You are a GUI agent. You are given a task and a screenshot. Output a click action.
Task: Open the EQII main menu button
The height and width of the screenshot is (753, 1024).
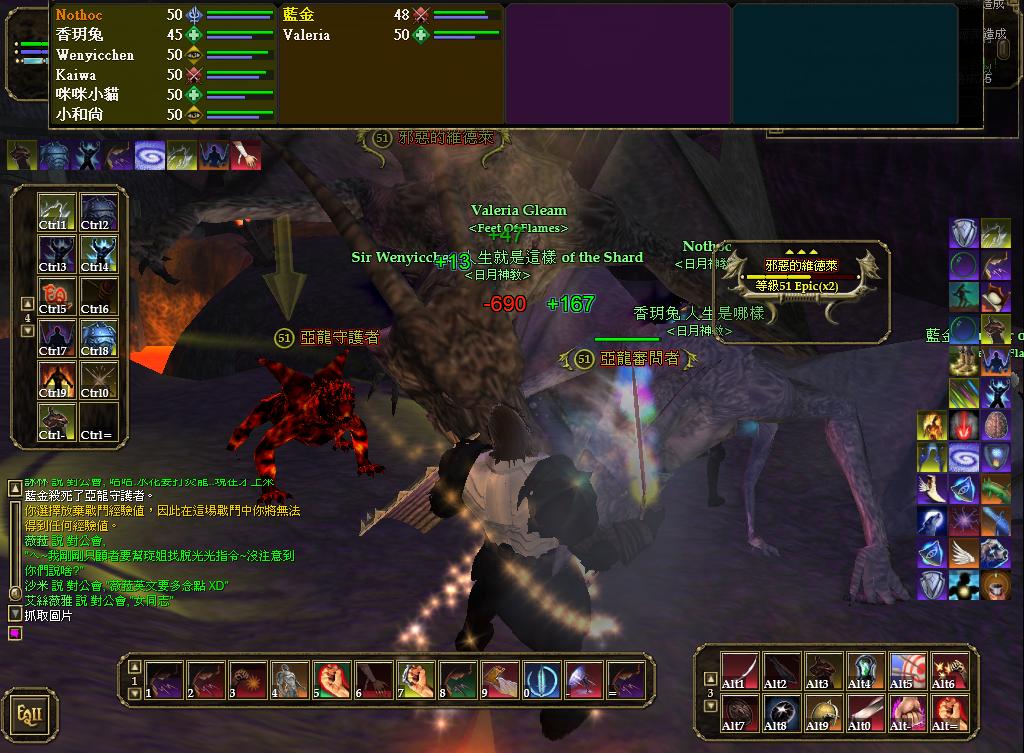(29, 716)
